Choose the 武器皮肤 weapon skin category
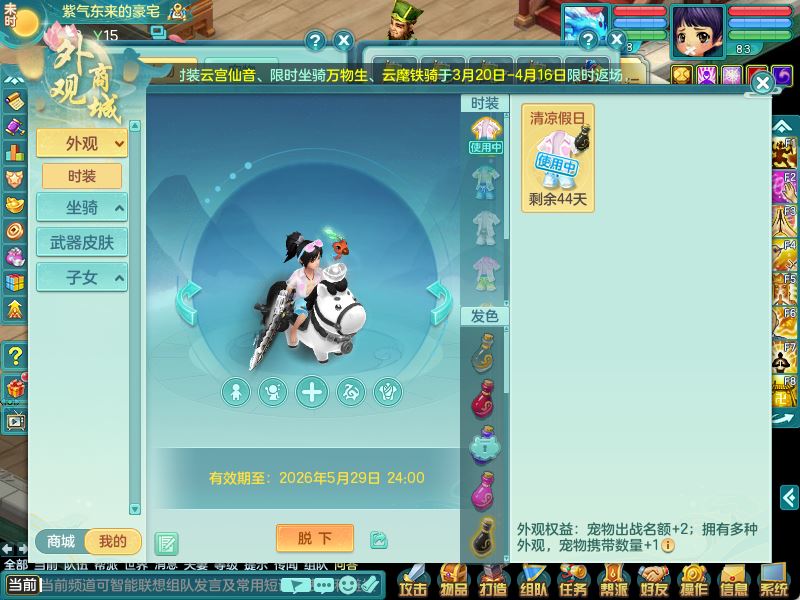The image size is (800, 600). tap(82, 242)
